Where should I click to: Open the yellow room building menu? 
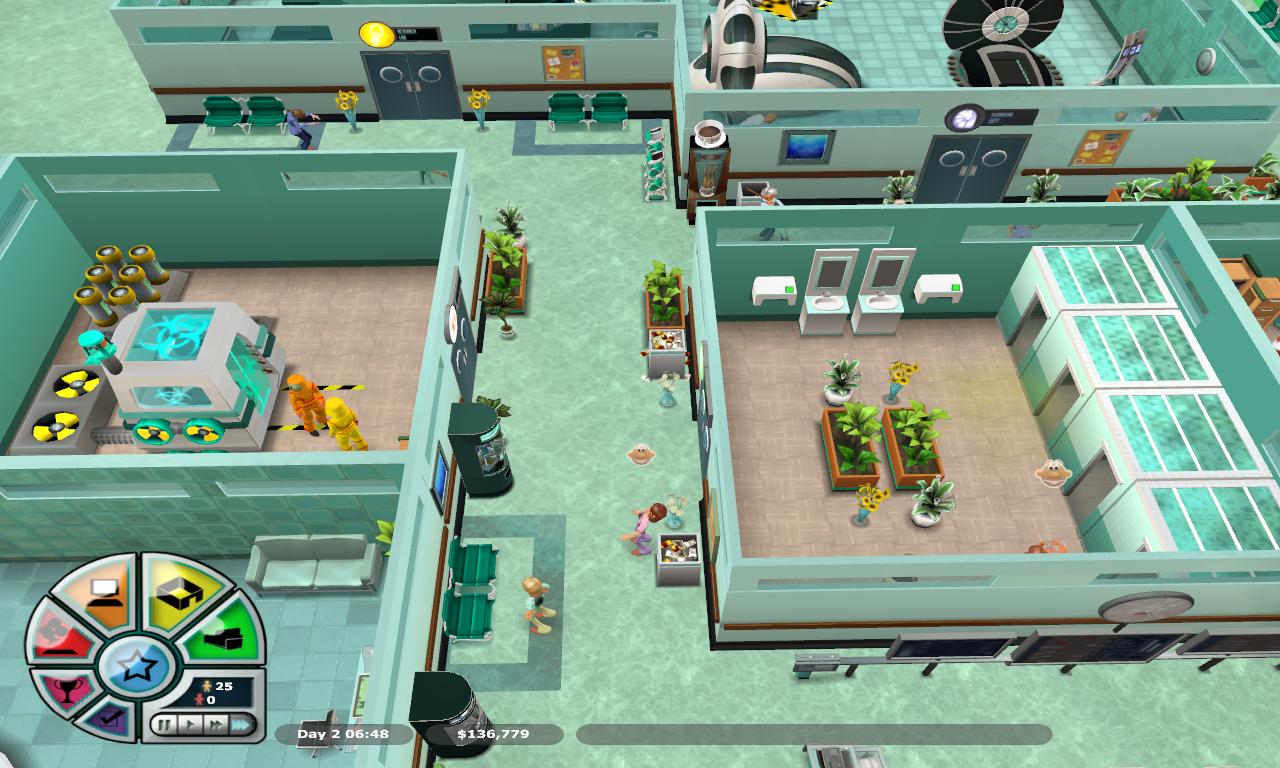point(179,593)
